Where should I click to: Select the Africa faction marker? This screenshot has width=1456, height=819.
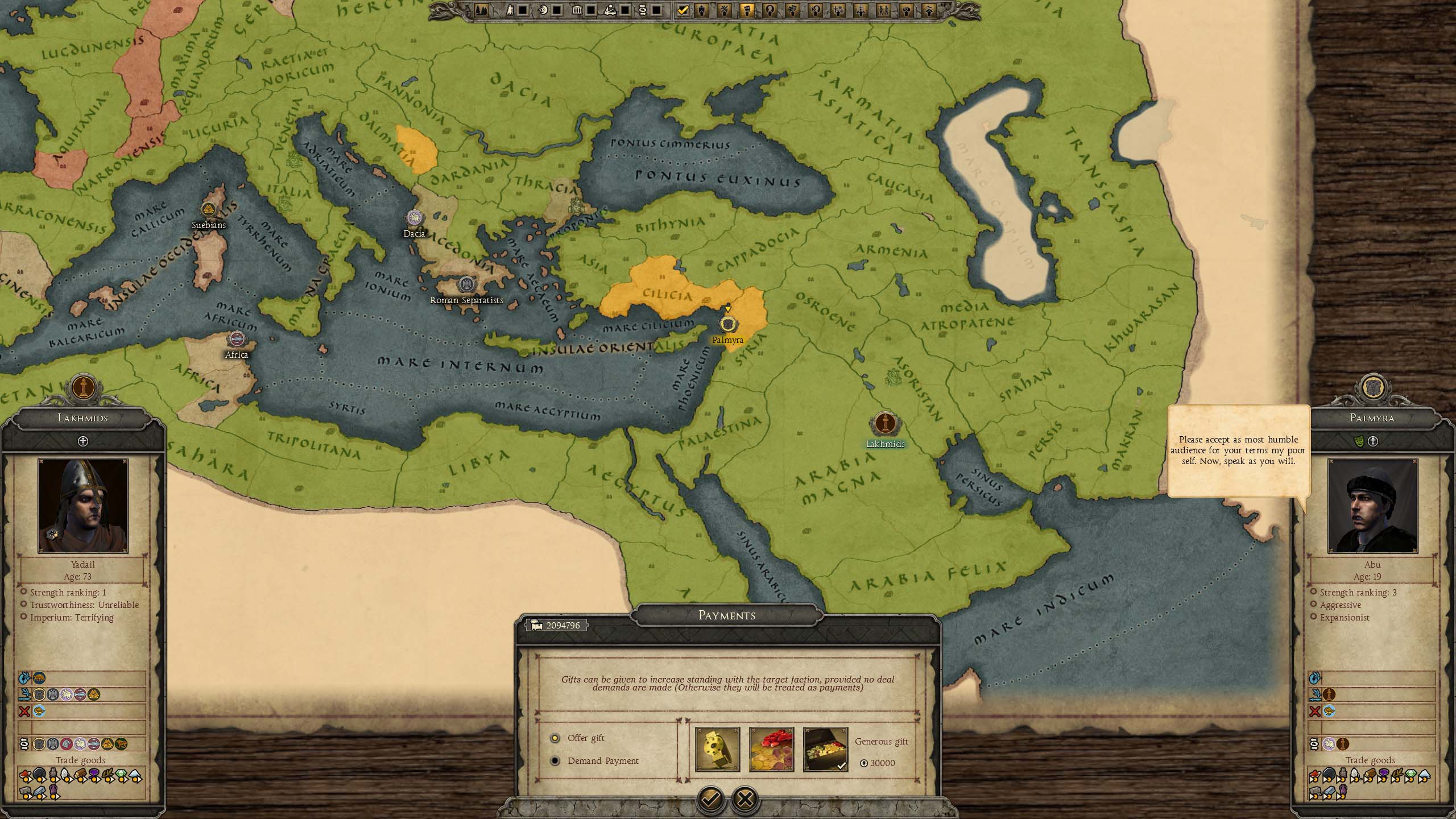(236, 340)
